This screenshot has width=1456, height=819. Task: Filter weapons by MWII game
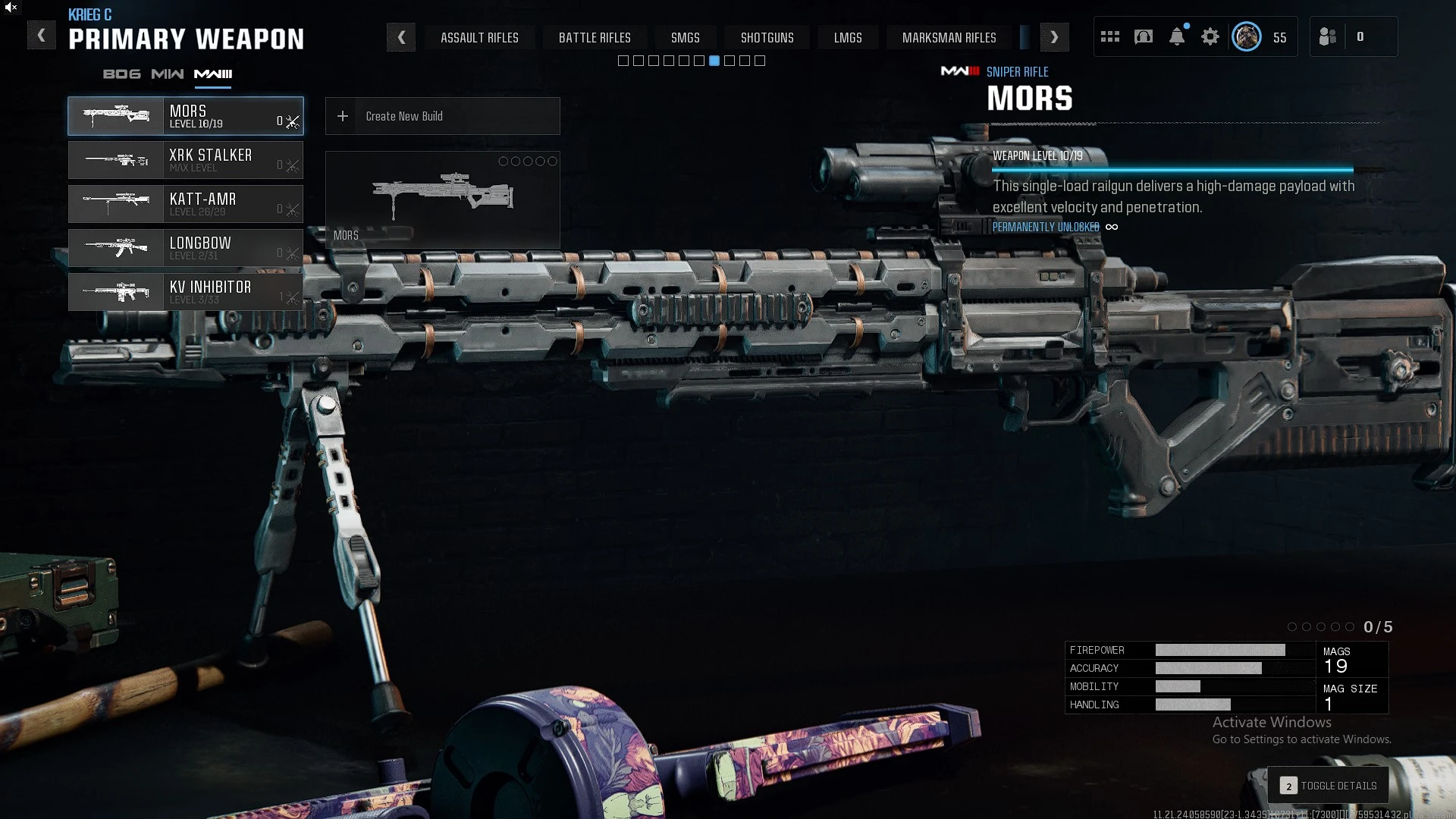168,74
